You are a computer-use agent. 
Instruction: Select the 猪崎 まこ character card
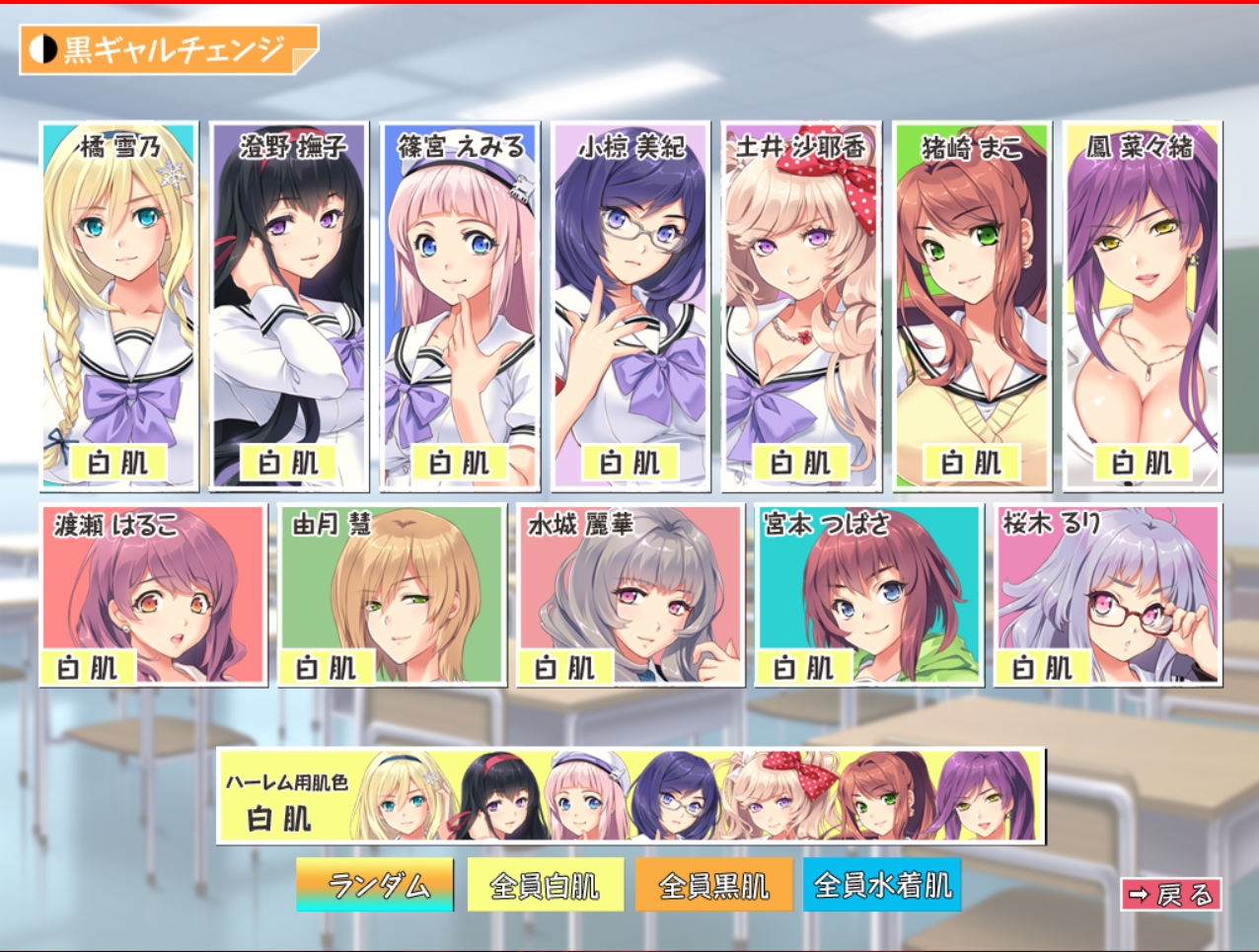(x=972, y=306)
